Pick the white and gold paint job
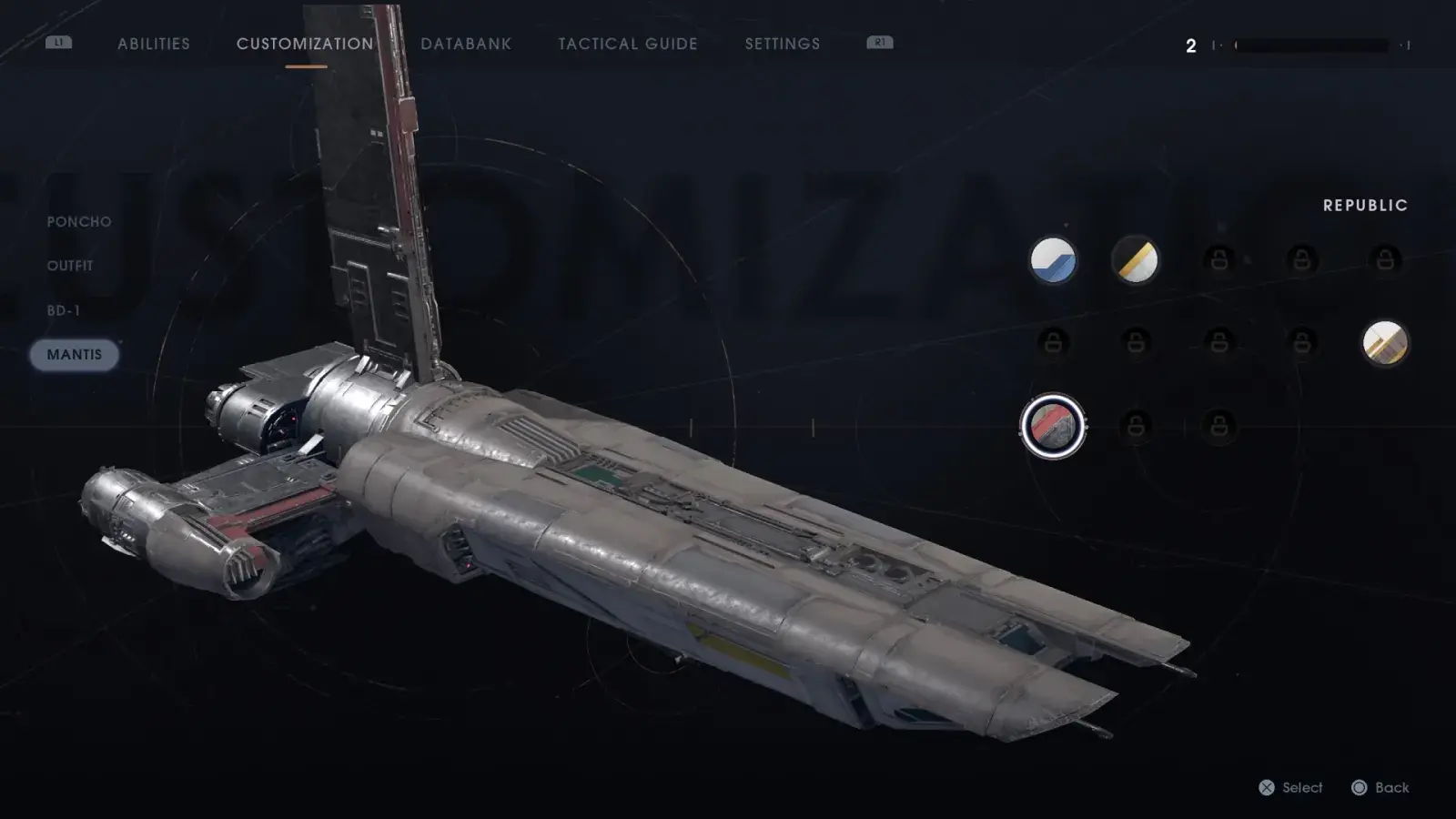 [1384, 343]
